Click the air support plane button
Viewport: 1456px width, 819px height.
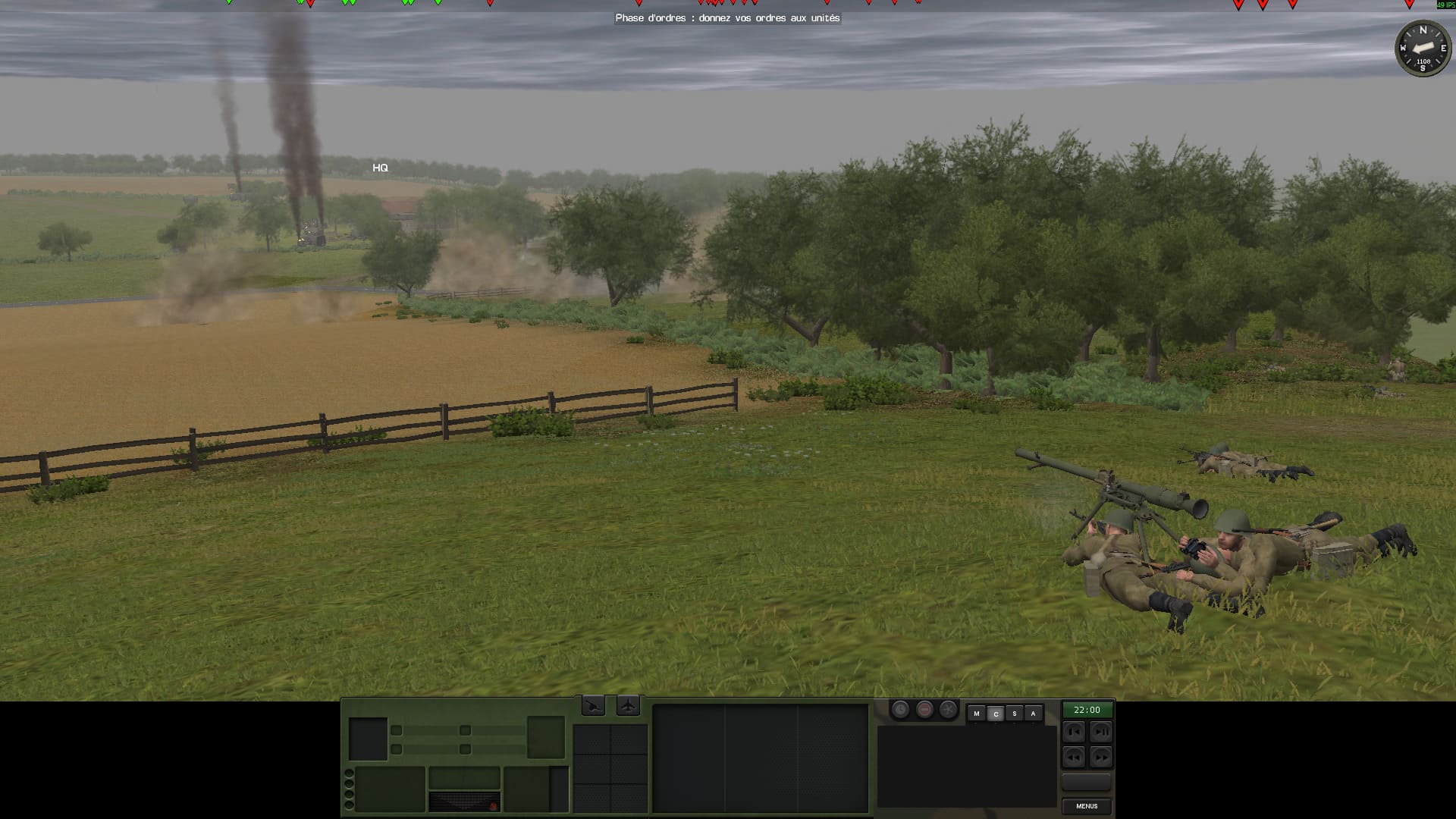coord(629,706)
